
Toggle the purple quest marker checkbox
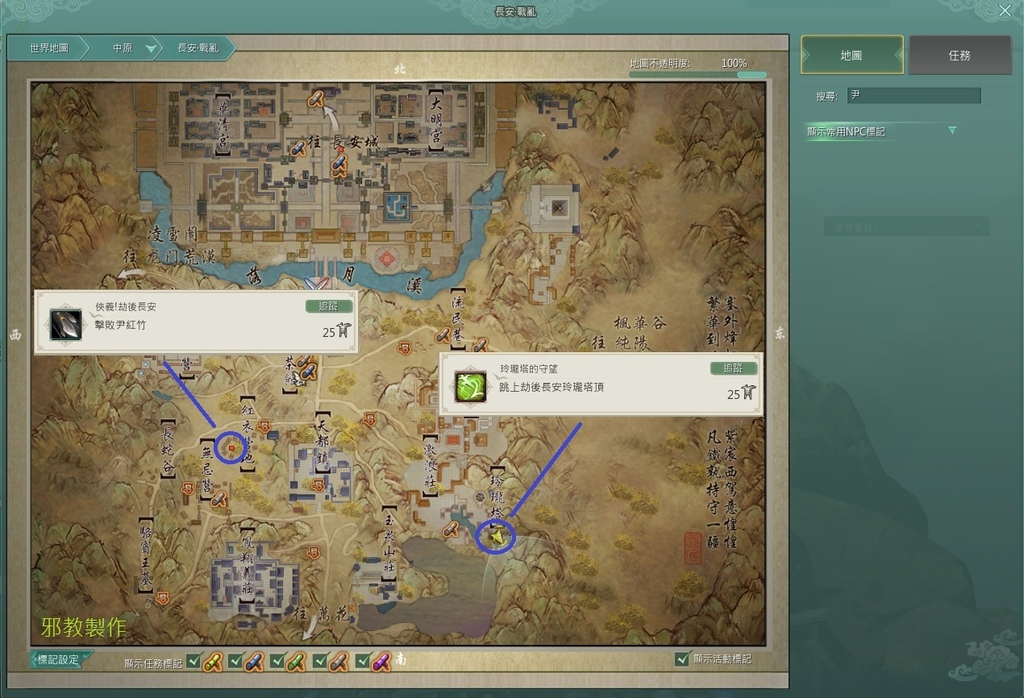(x=362, y=661)
